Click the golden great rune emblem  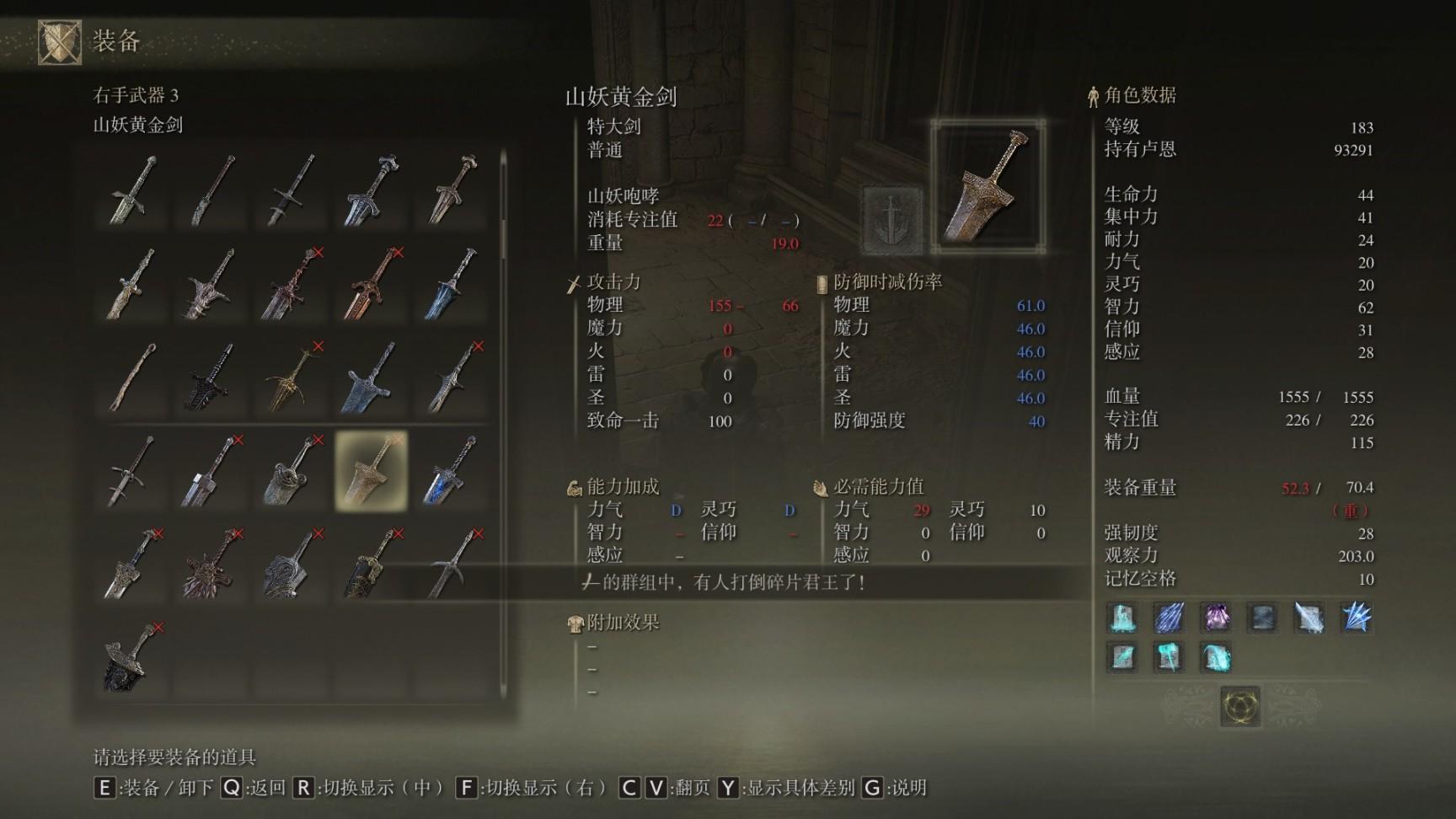click(1239, 705)
